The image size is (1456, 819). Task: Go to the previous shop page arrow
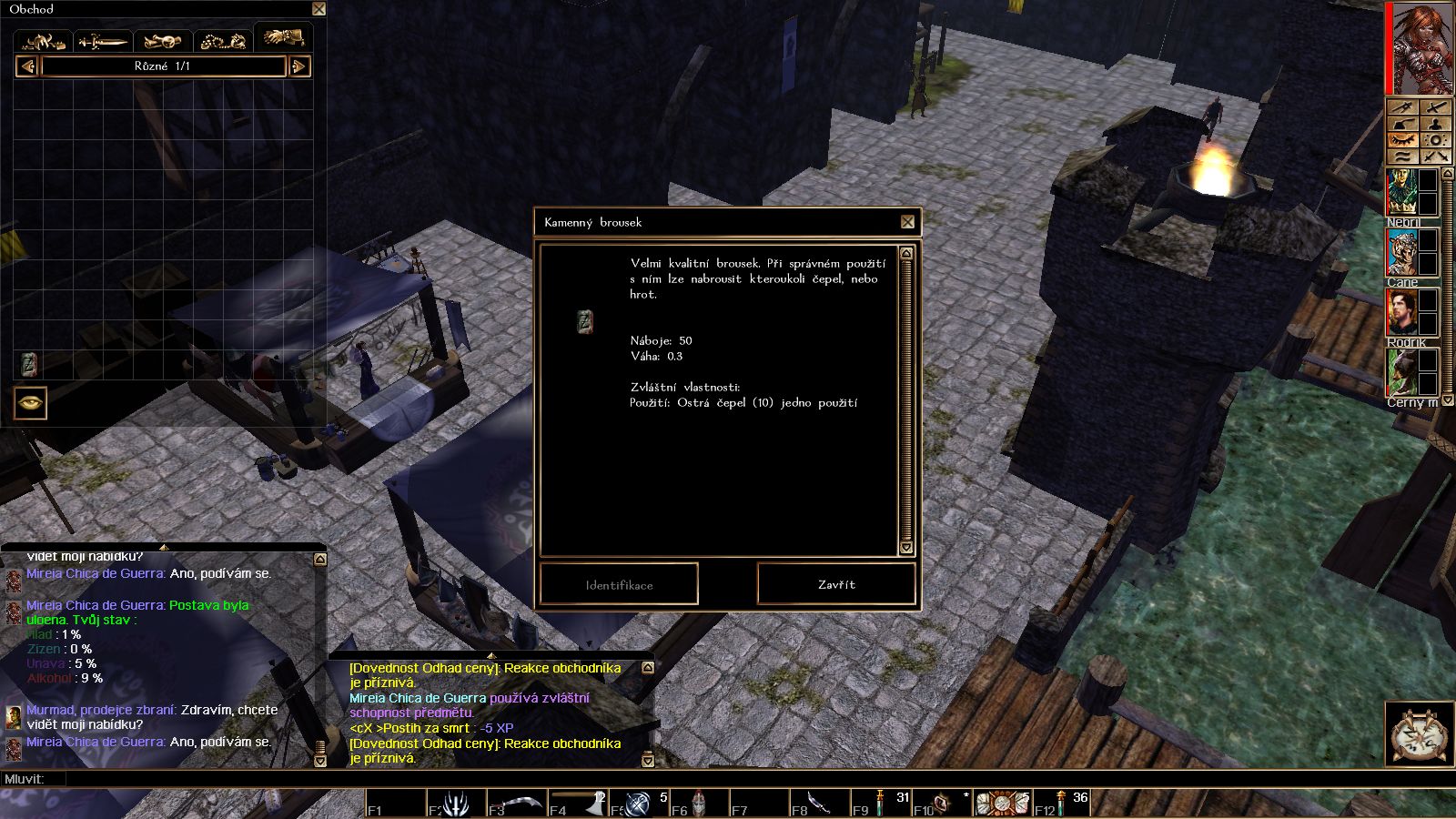(27, 66)
